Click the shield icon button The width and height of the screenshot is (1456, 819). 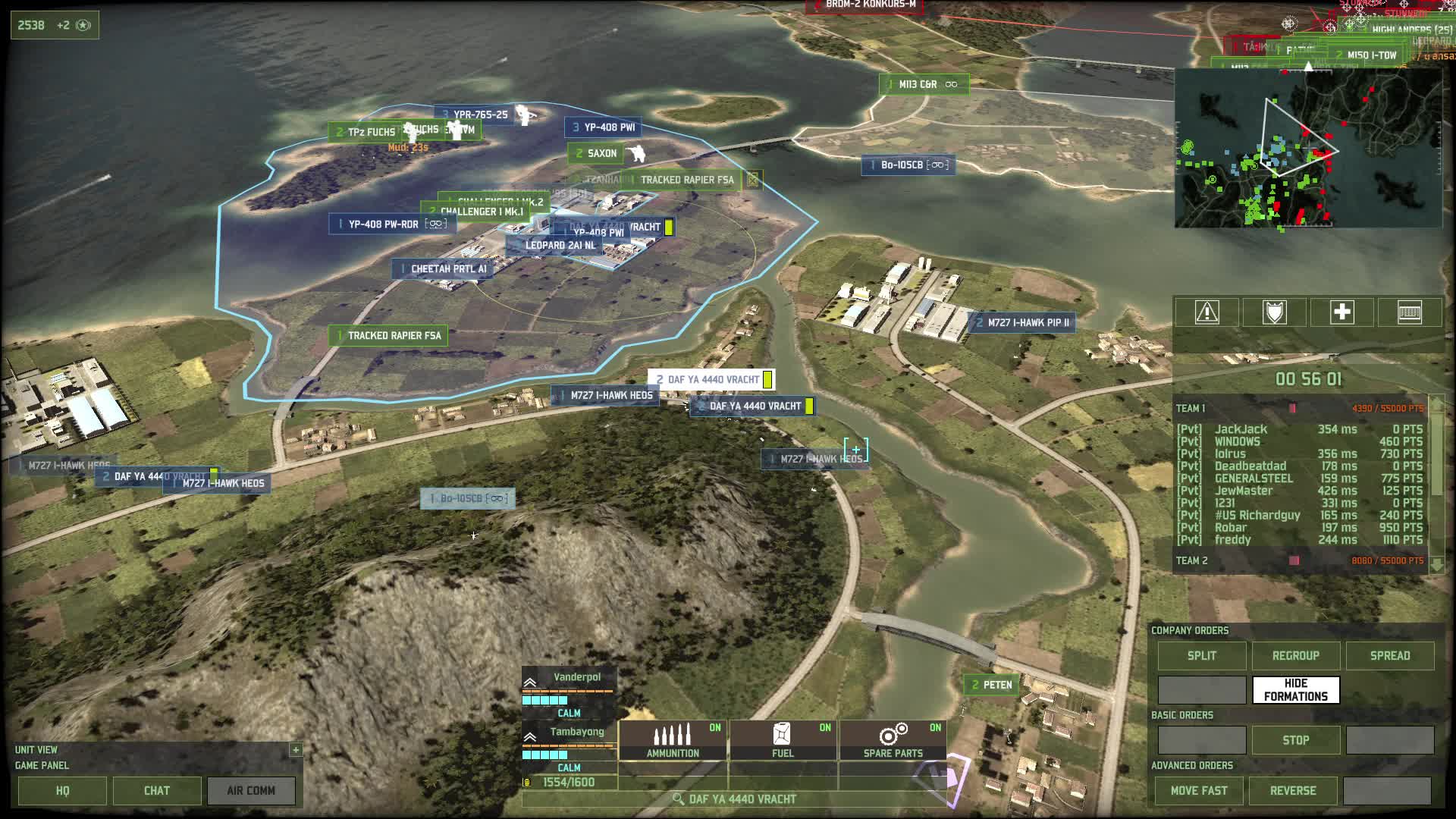coord(1274,312)
